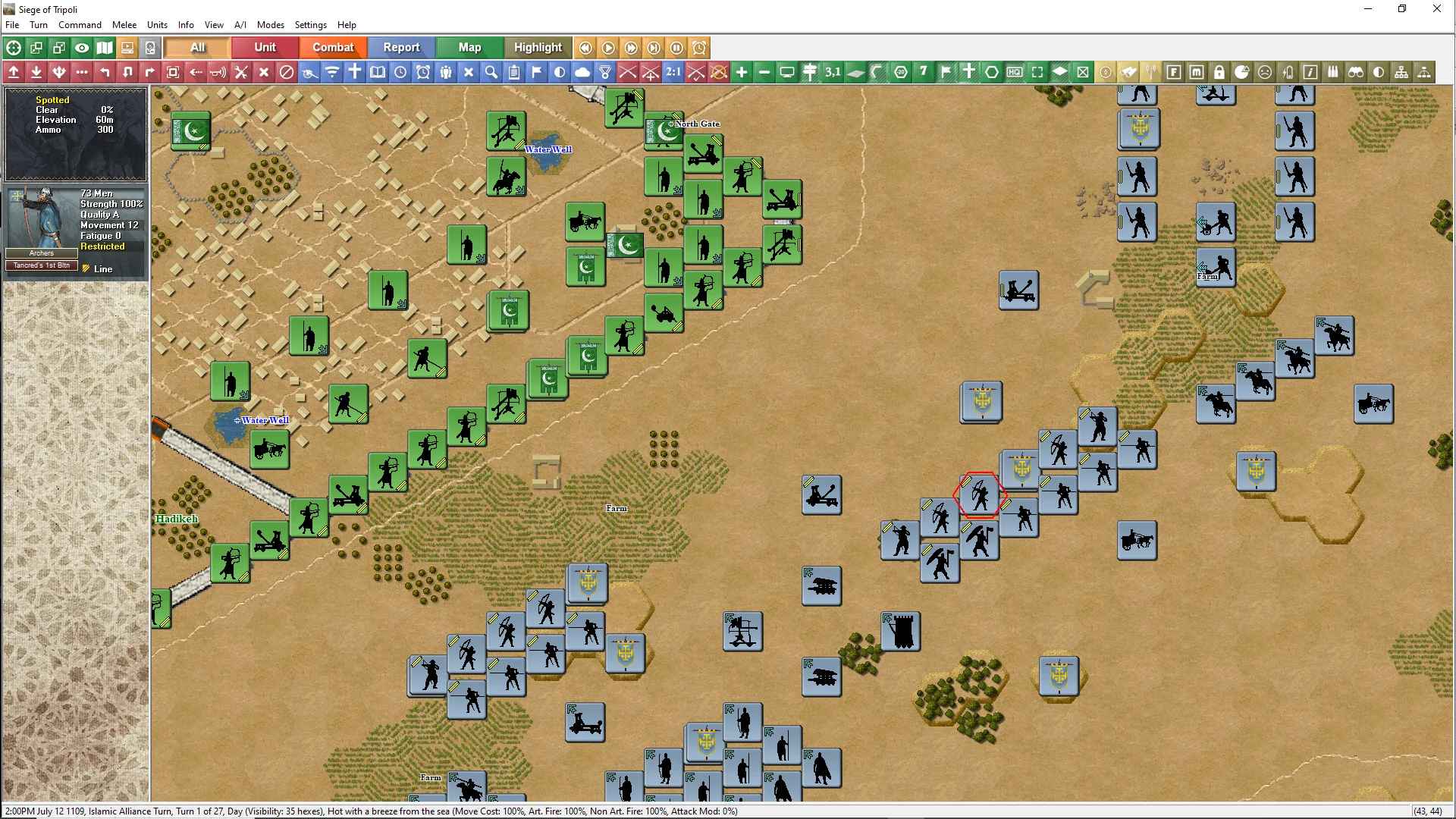This screenshot has width=1456, height=819.
Task: Click the padlock toolbar icon
Action: point(1219,72)
